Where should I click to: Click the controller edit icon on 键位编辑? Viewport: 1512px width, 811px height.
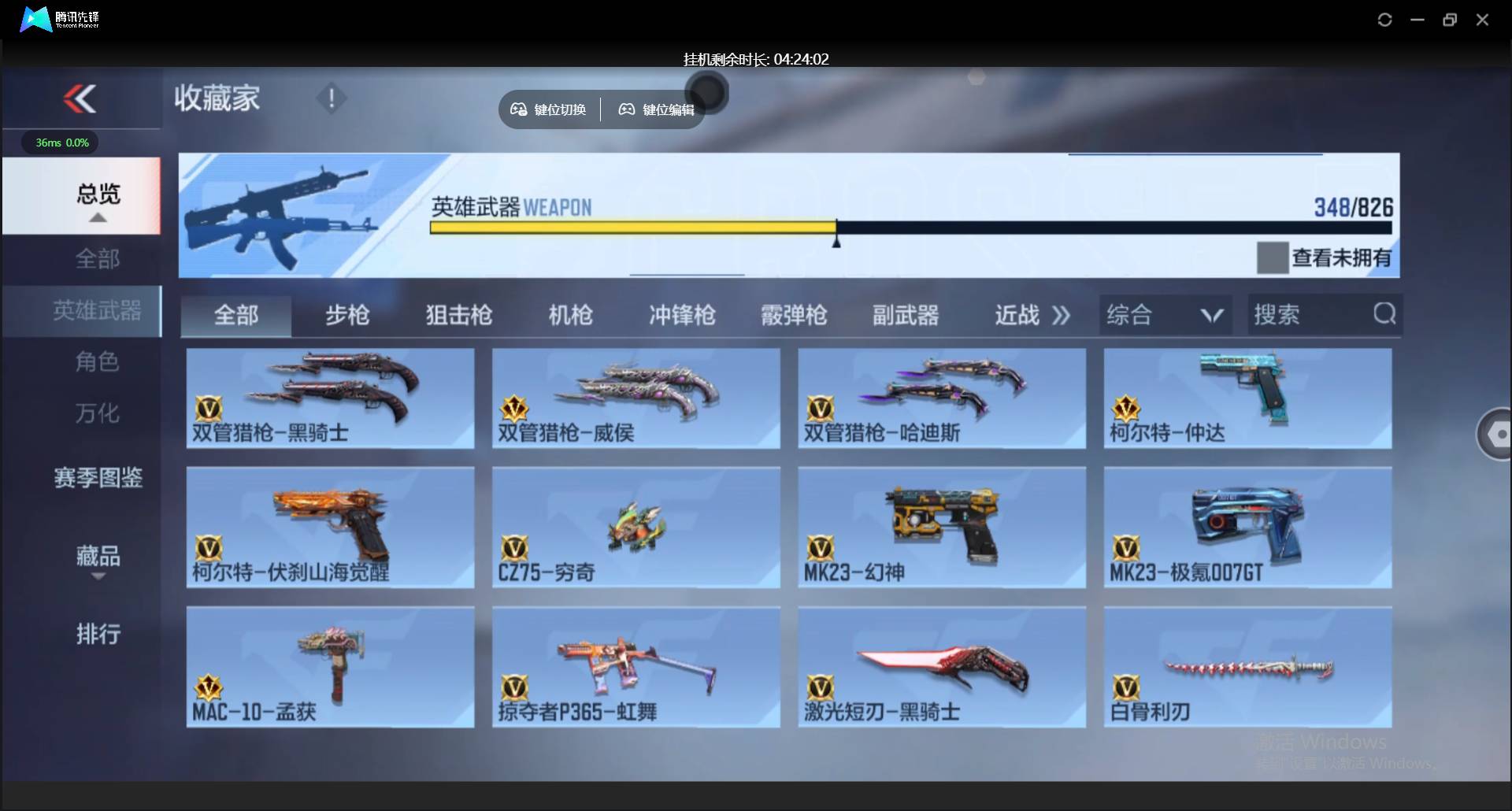coord(626,109)
